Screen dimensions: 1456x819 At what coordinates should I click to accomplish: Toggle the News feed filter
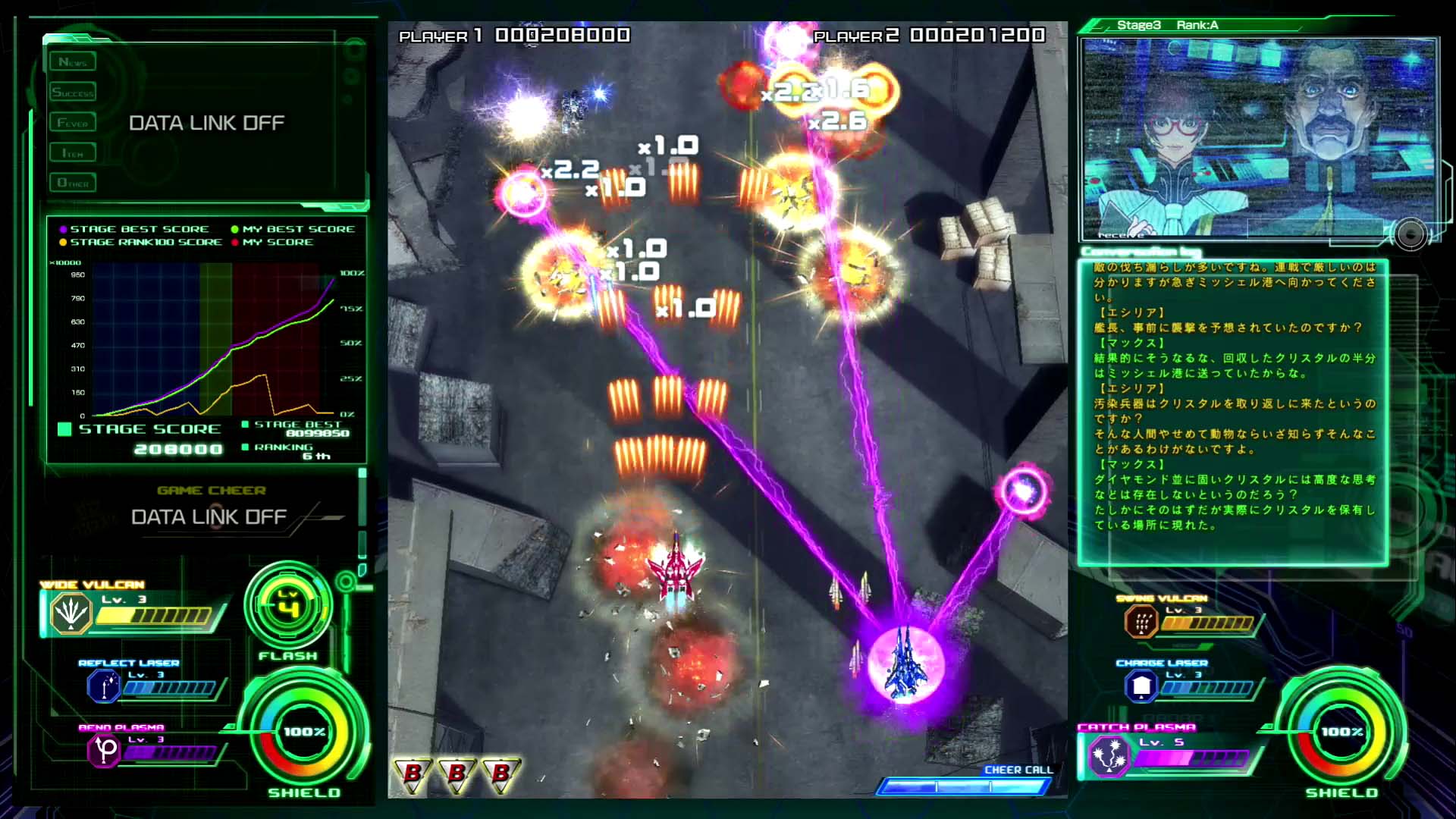coord(73,61)
